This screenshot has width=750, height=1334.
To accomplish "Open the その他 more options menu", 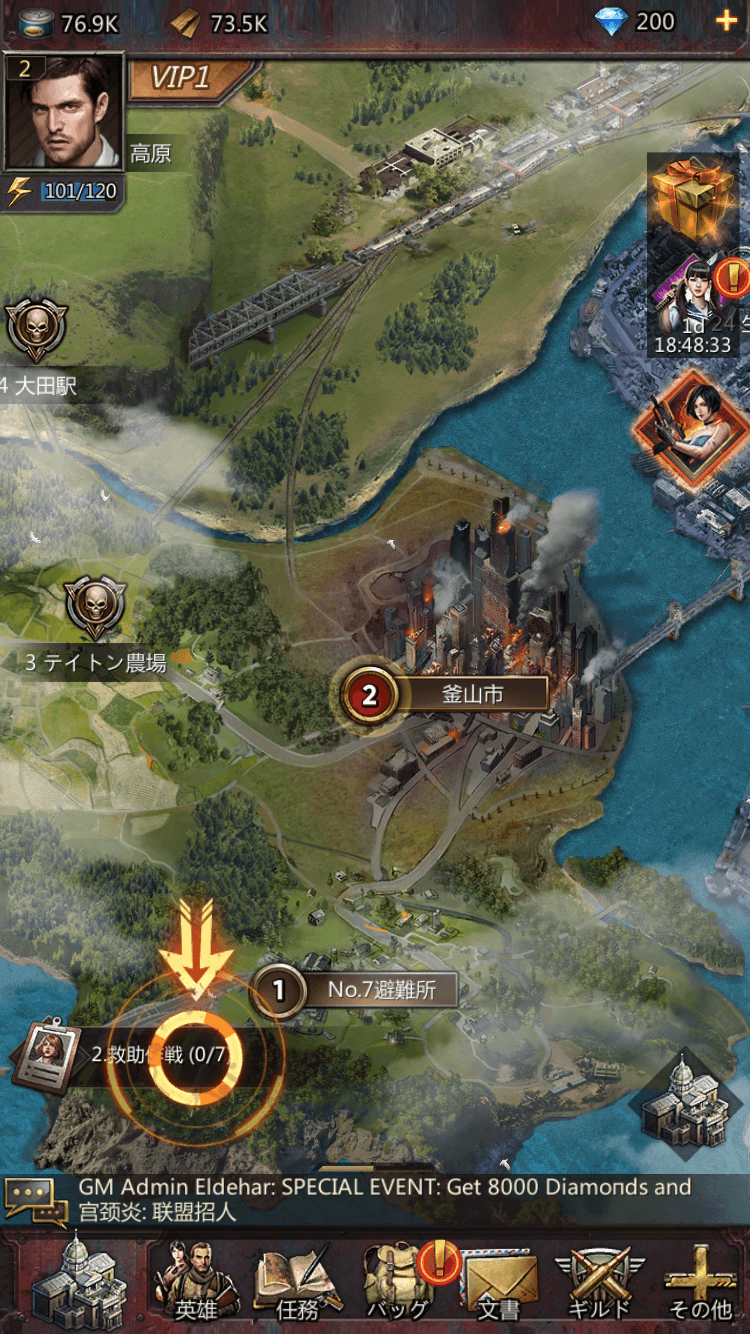I will coord(700,1283).
